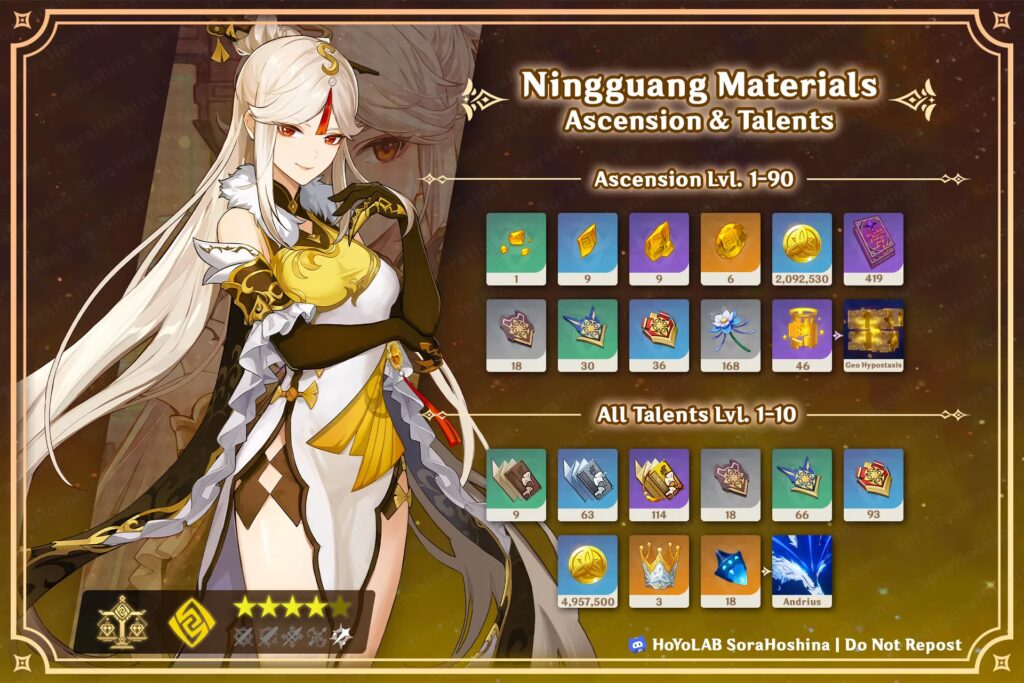The image size is (1024, 683).
Task: Open the Geo Hypostasis boss thumbnail
Action: [873, 335]
